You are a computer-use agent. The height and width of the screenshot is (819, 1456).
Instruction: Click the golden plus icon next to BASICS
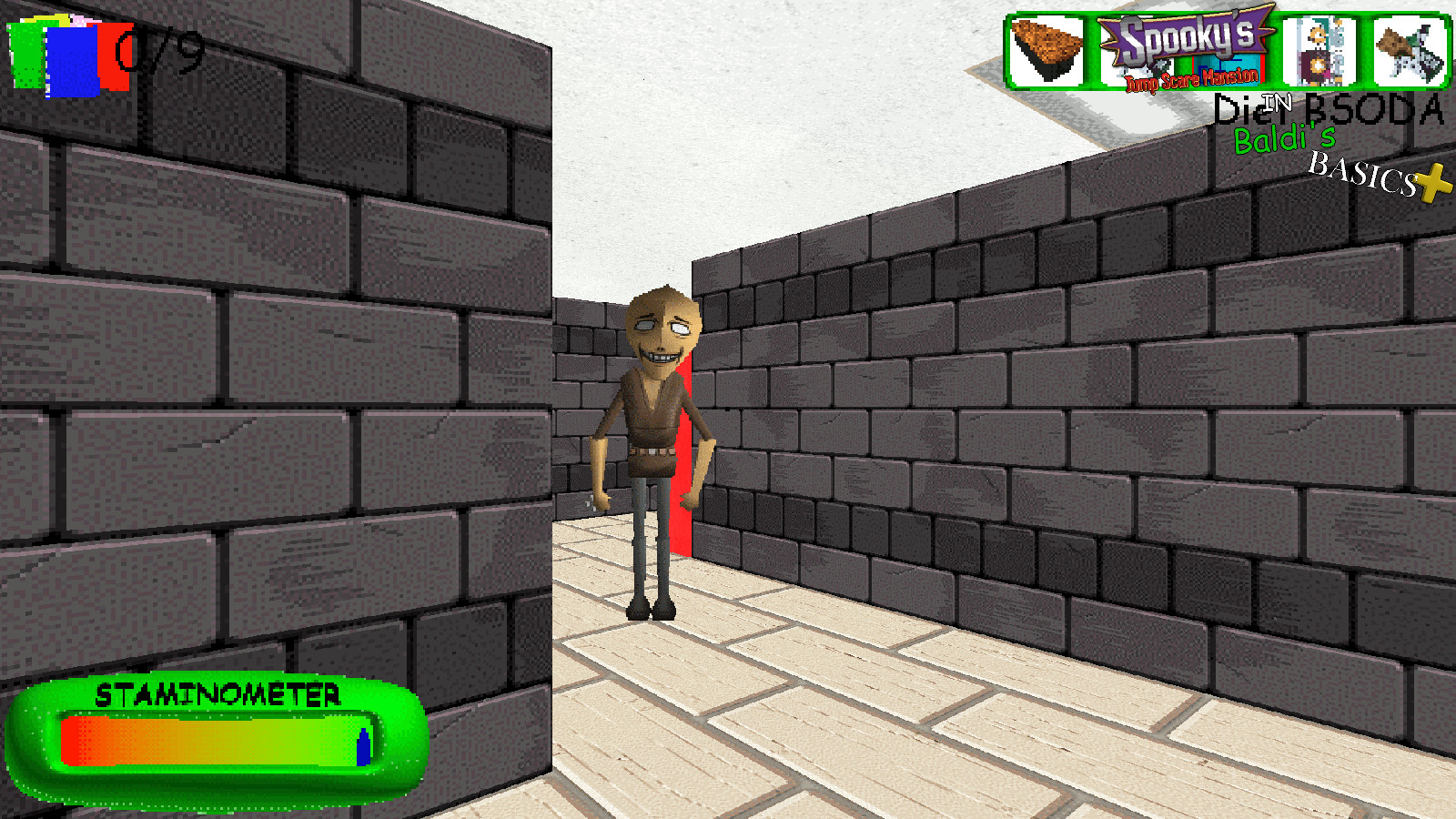pos(1427,182)
